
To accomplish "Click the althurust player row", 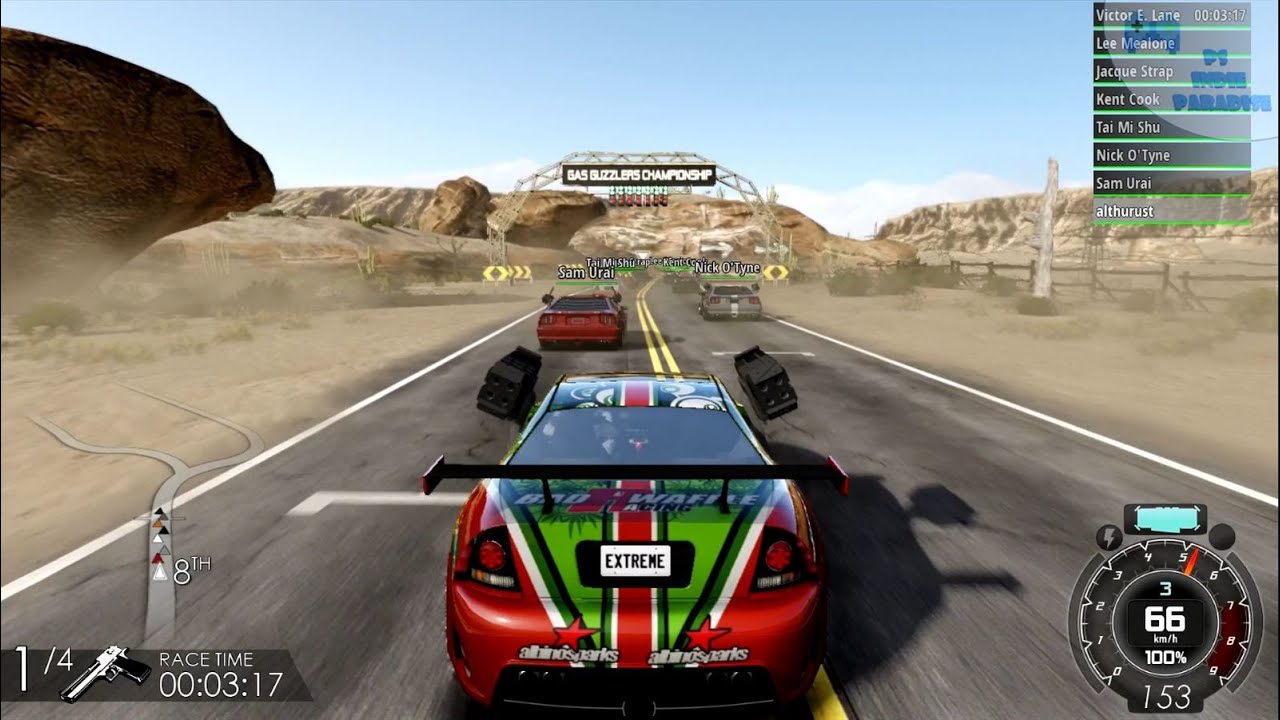I will pyautogui.click(x=1170, y=212).
